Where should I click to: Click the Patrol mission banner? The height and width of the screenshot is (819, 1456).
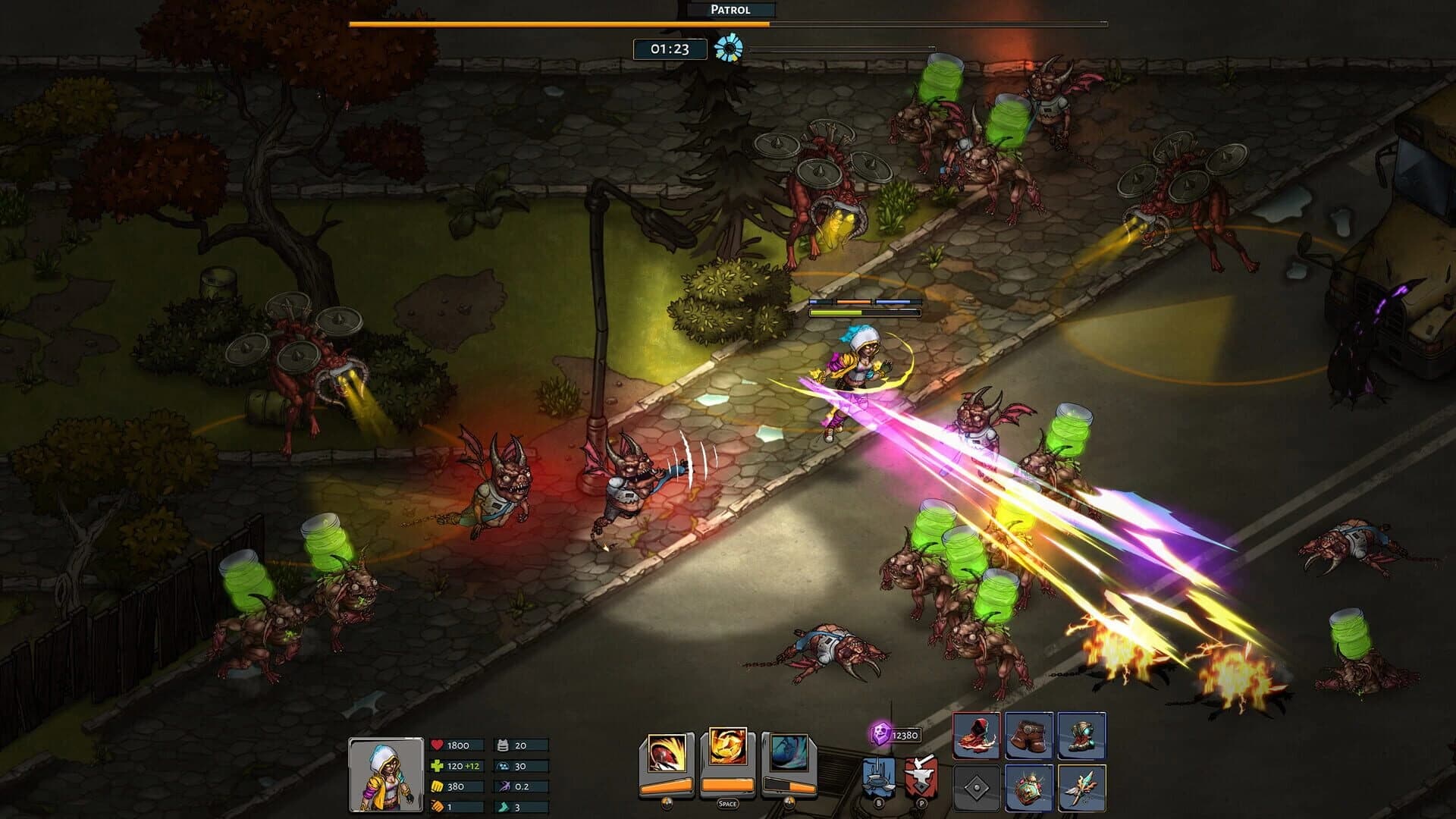point(730,11)
